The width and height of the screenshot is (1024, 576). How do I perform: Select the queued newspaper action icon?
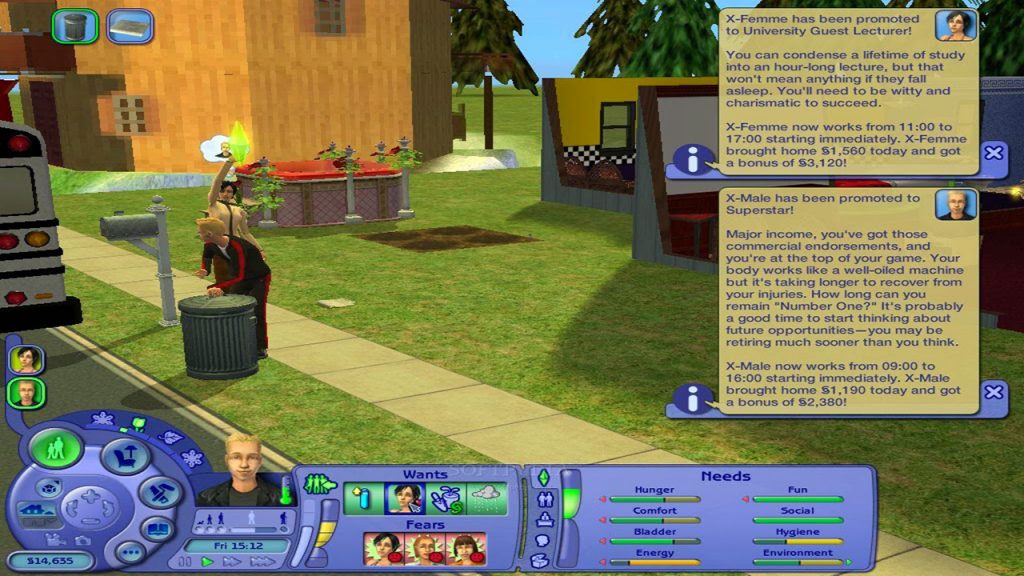129,26
